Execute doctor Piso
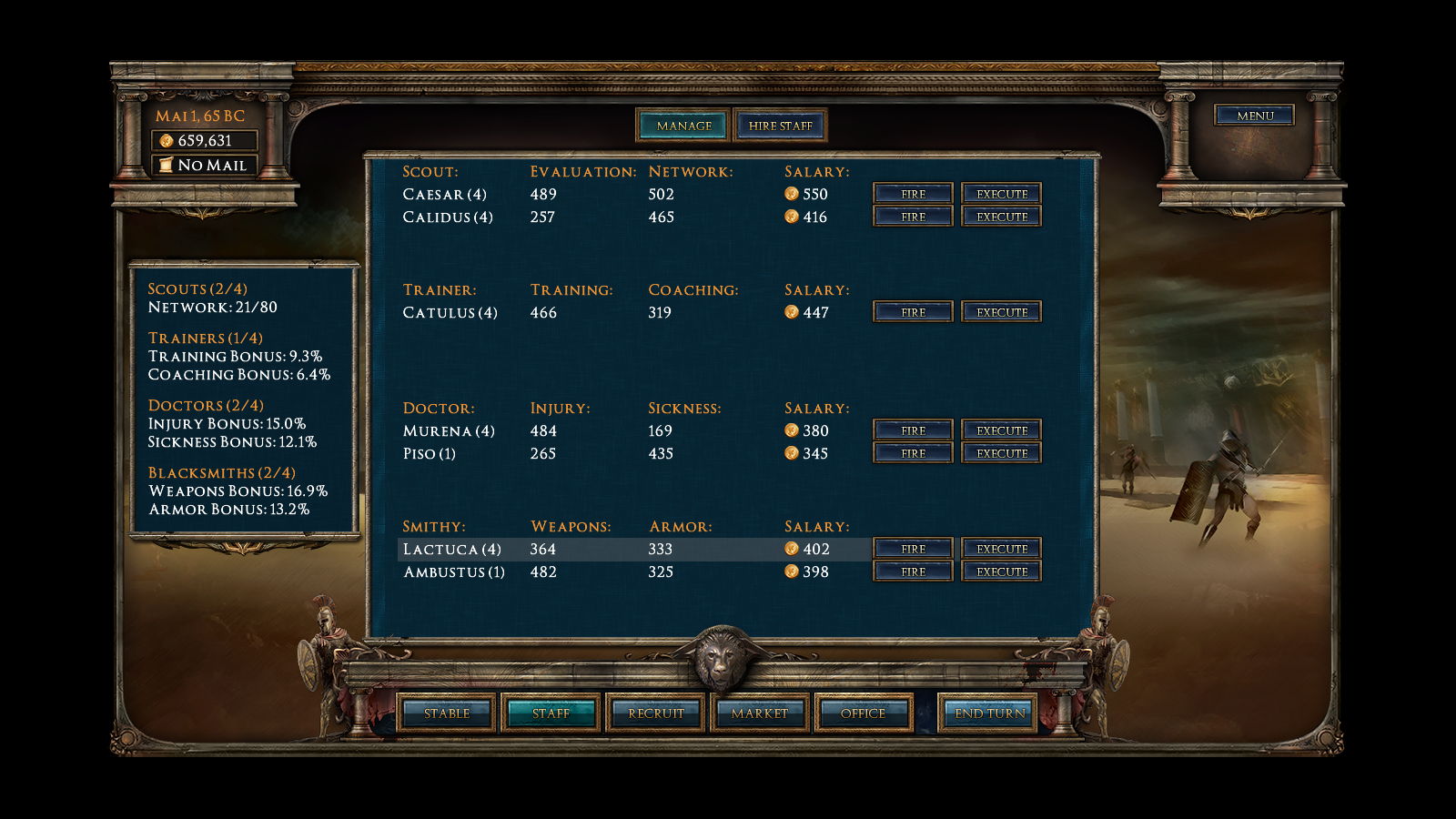 click(1001, 453)
